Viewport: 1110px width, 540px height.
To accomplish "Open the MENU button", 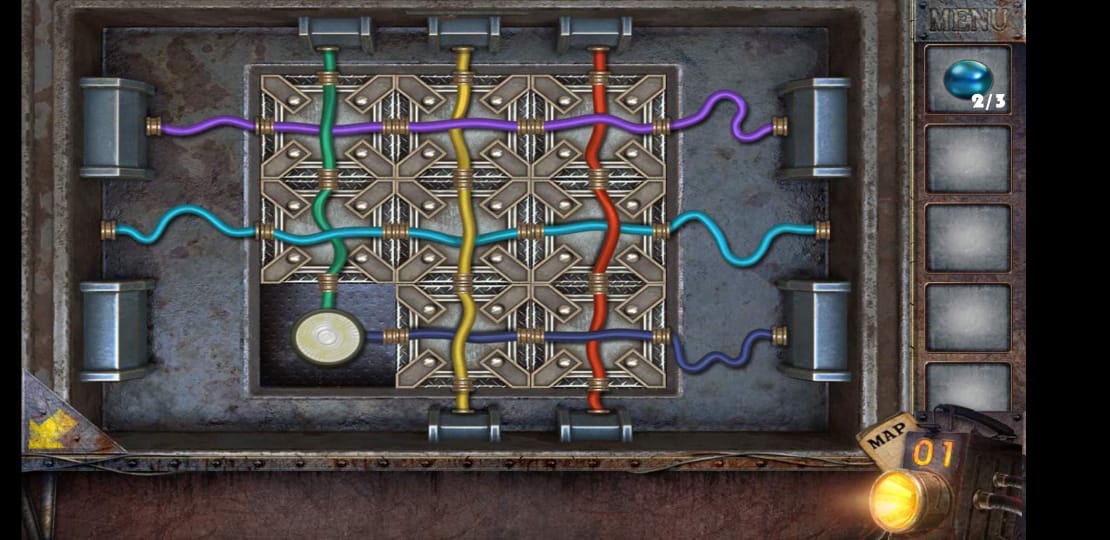I will [x=967, y=19].
